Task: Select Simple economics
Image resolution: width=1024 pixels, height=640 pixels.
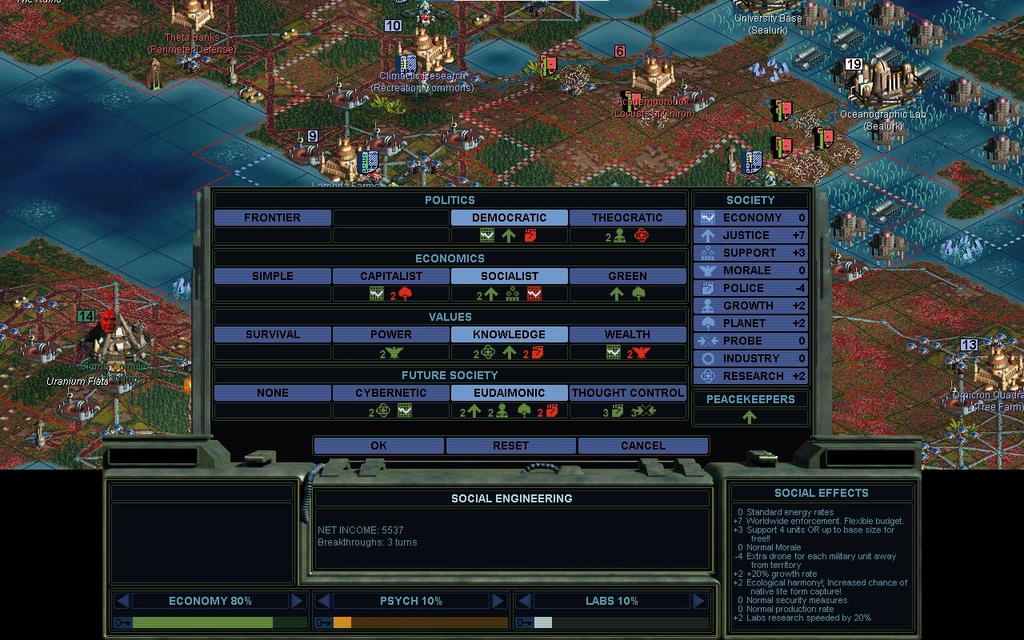Action: (x=272, y=276)
